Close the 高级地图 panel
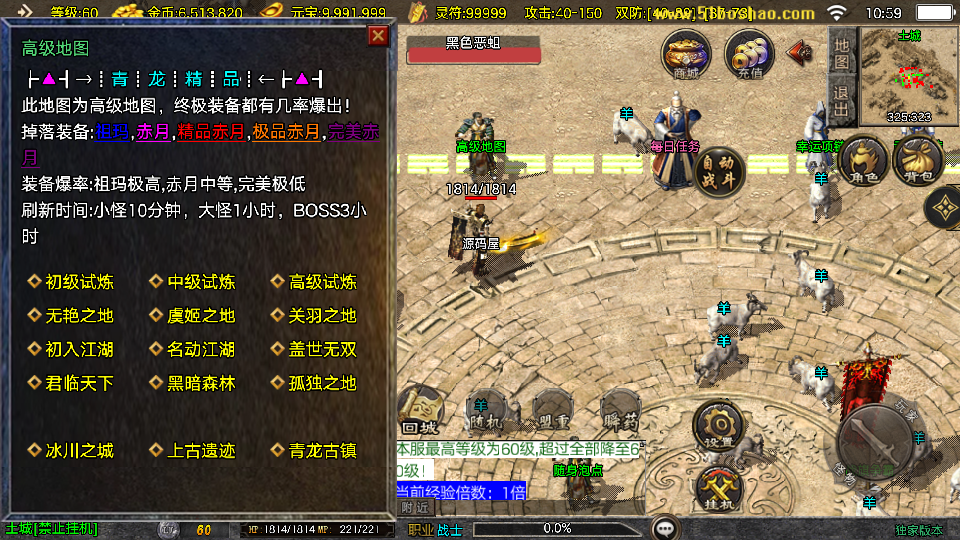Image resolution: width=960 pixels, height=540 pixels. point(378,36)
